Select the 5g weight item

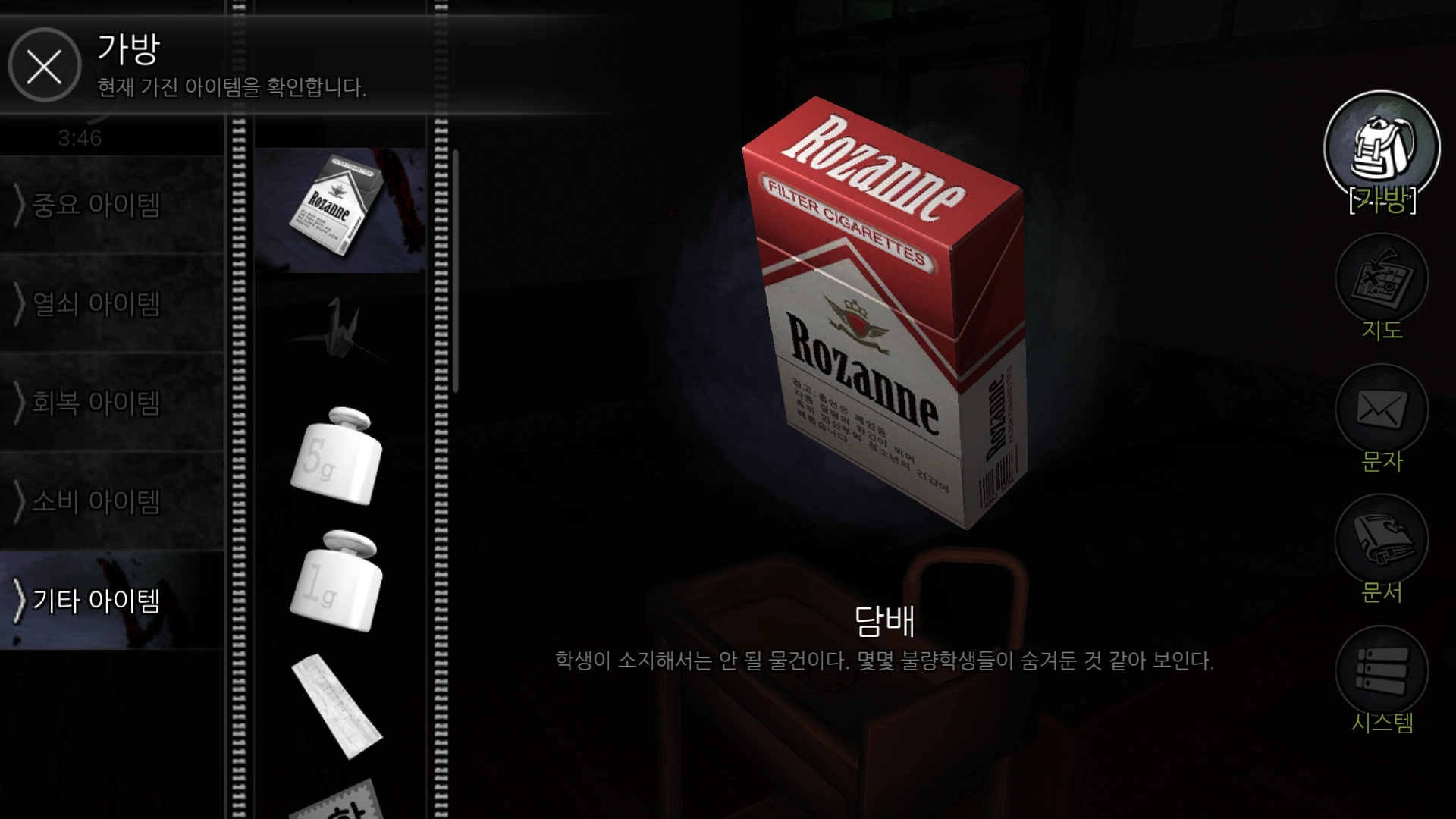(337, 457)
